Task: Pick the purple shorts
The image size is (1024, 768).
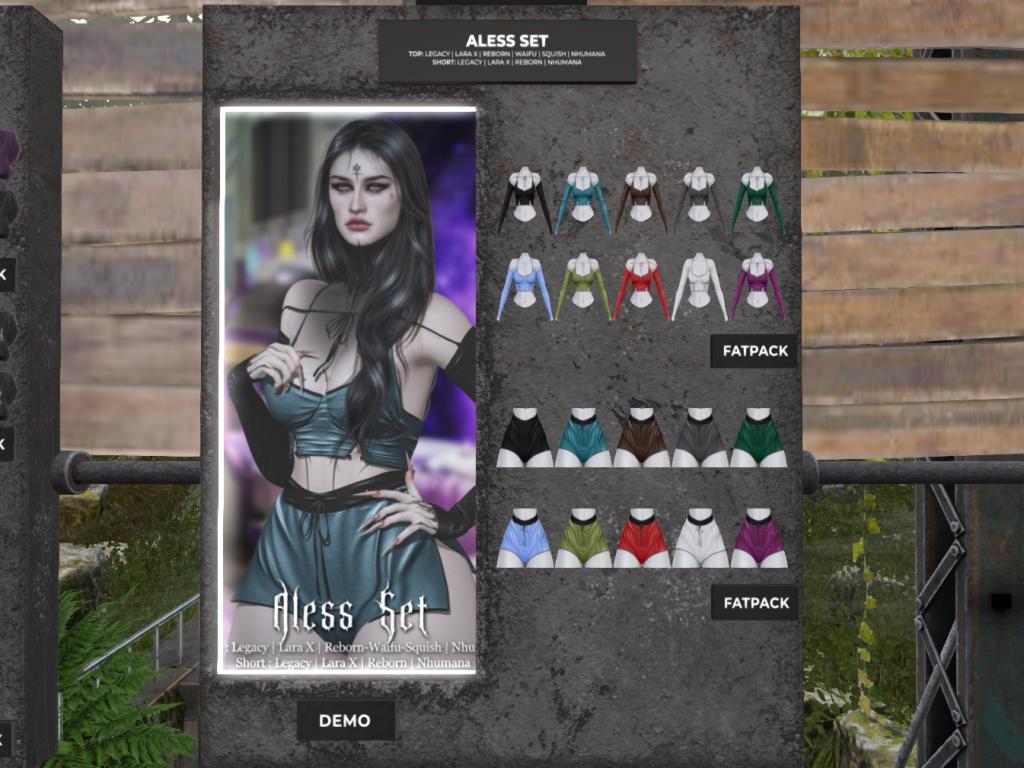Action: coord(758,539)
